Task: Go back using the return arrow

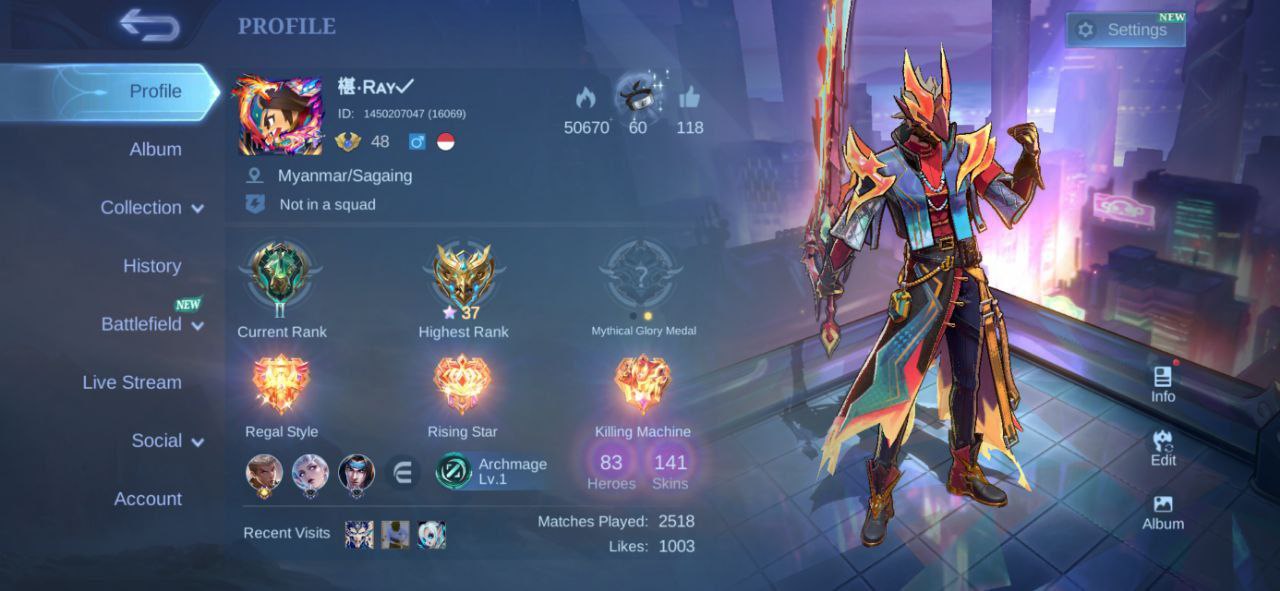Action: [149, 26]
